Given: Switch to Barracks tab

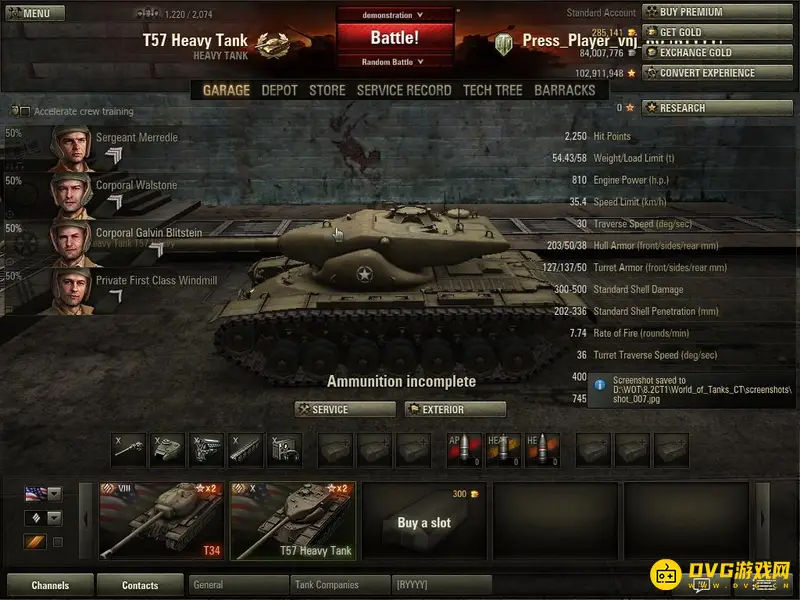Looking at the screenshot, I should (565, 90).
